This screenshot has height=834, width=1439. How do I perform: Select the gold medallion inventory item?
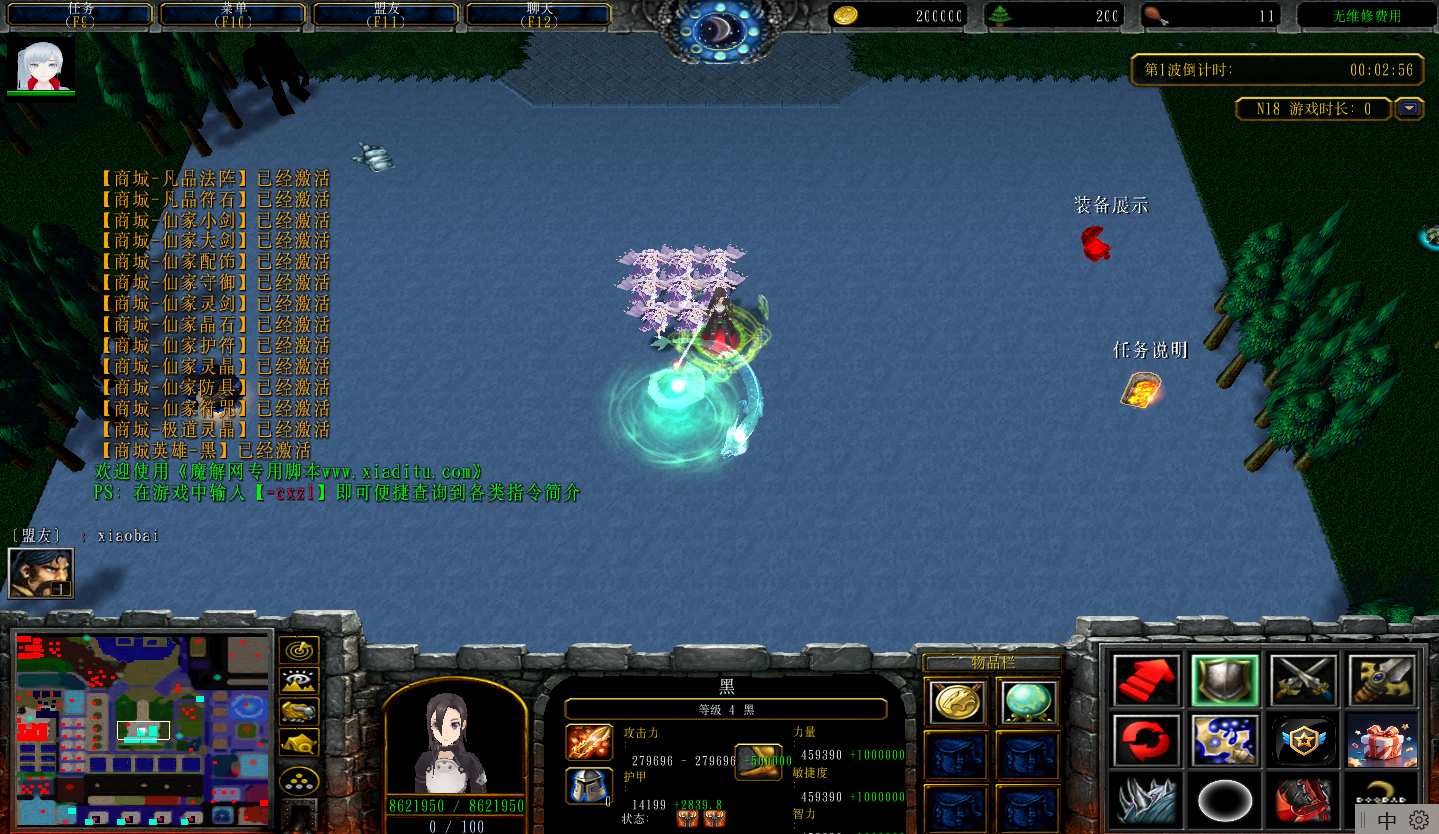955,701
